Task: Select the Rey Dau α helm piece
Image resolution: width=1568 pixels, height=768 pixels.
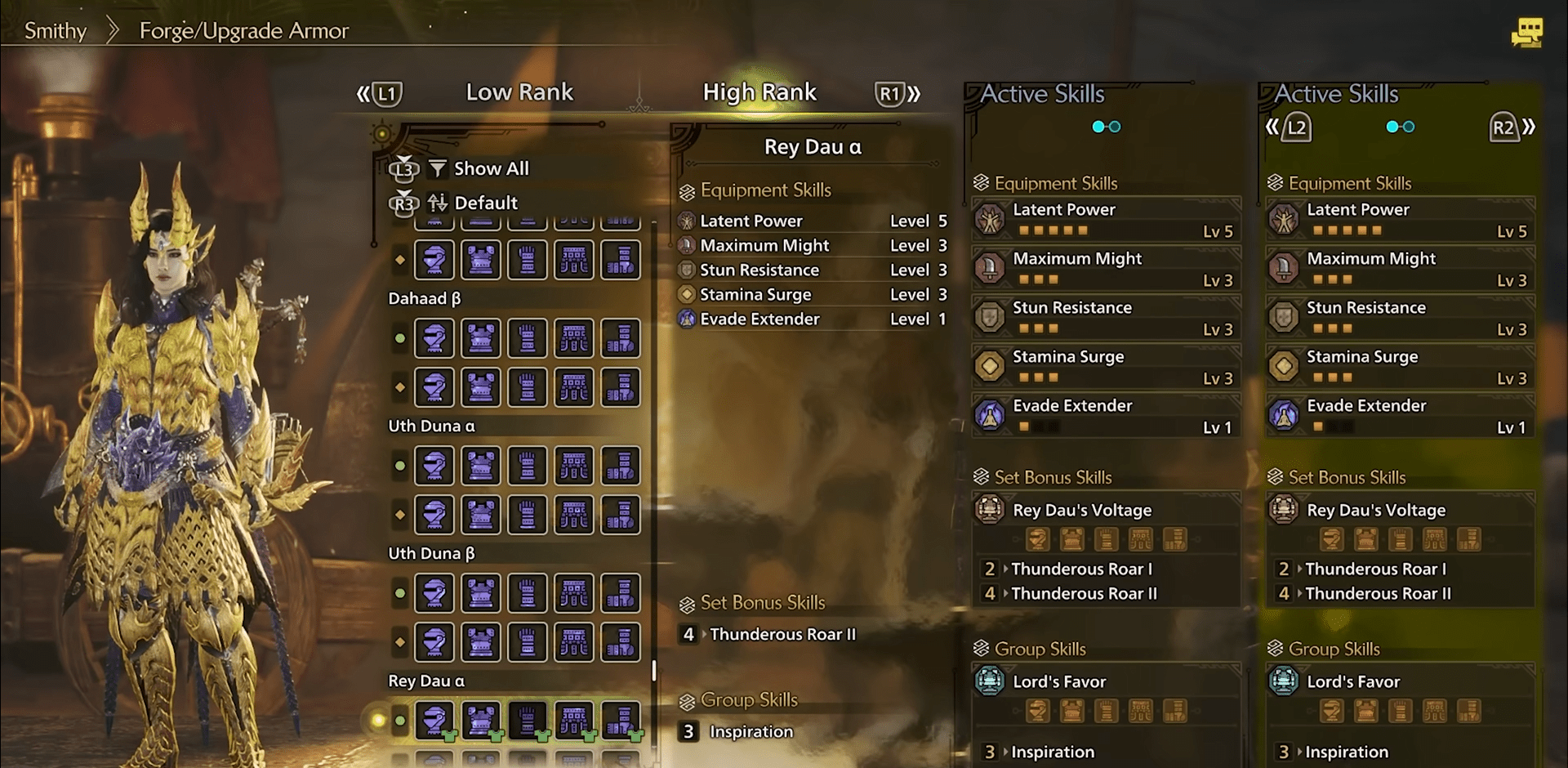Action: tap(434, 721)
